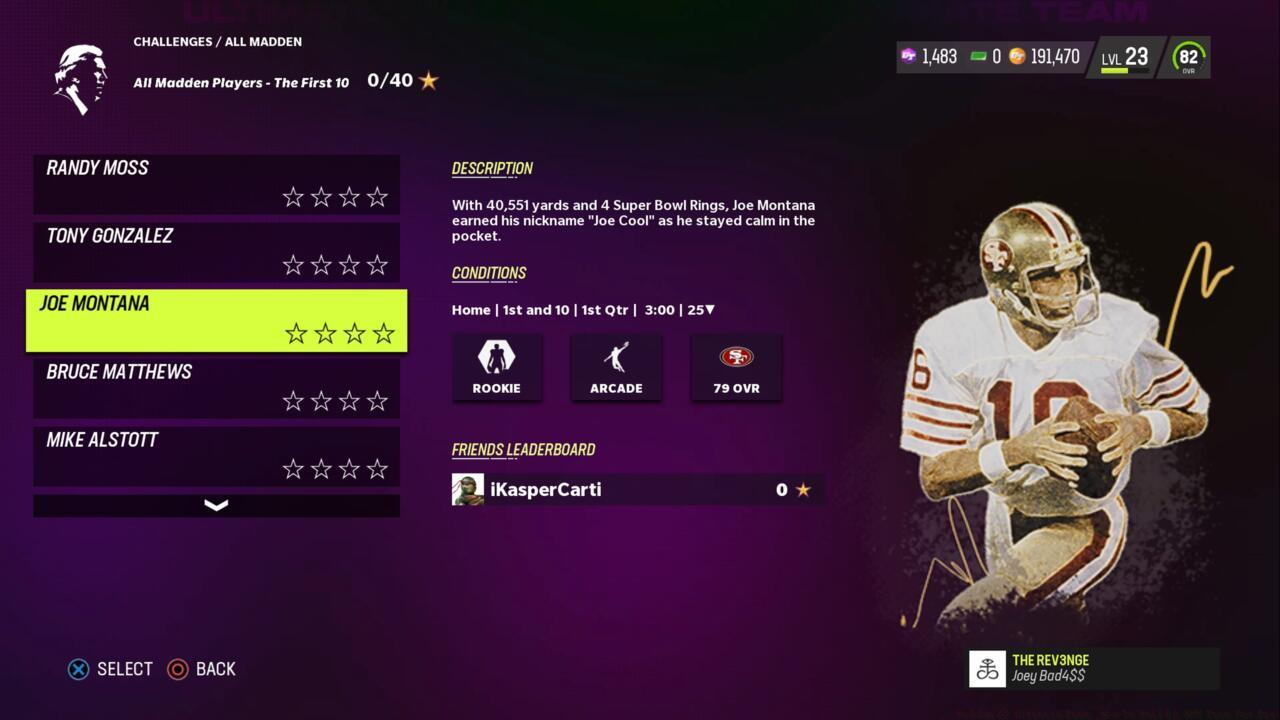Select the Randy Moss challenge
This screenshot has height=720, width=1280.
216,184
